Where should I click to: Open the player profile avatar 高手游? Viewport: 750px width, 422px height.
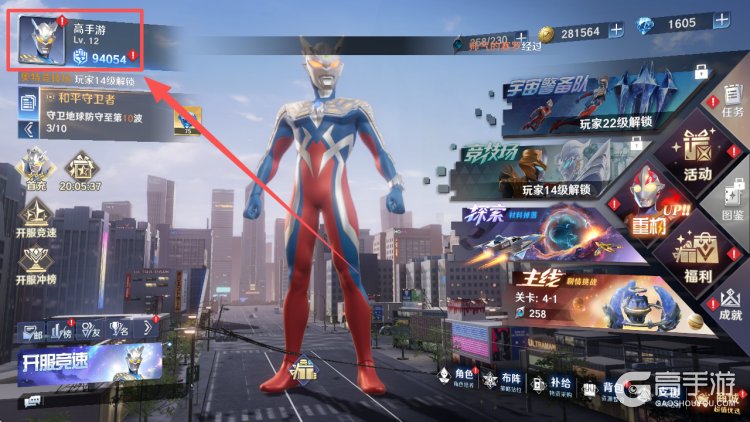(40, 40)
